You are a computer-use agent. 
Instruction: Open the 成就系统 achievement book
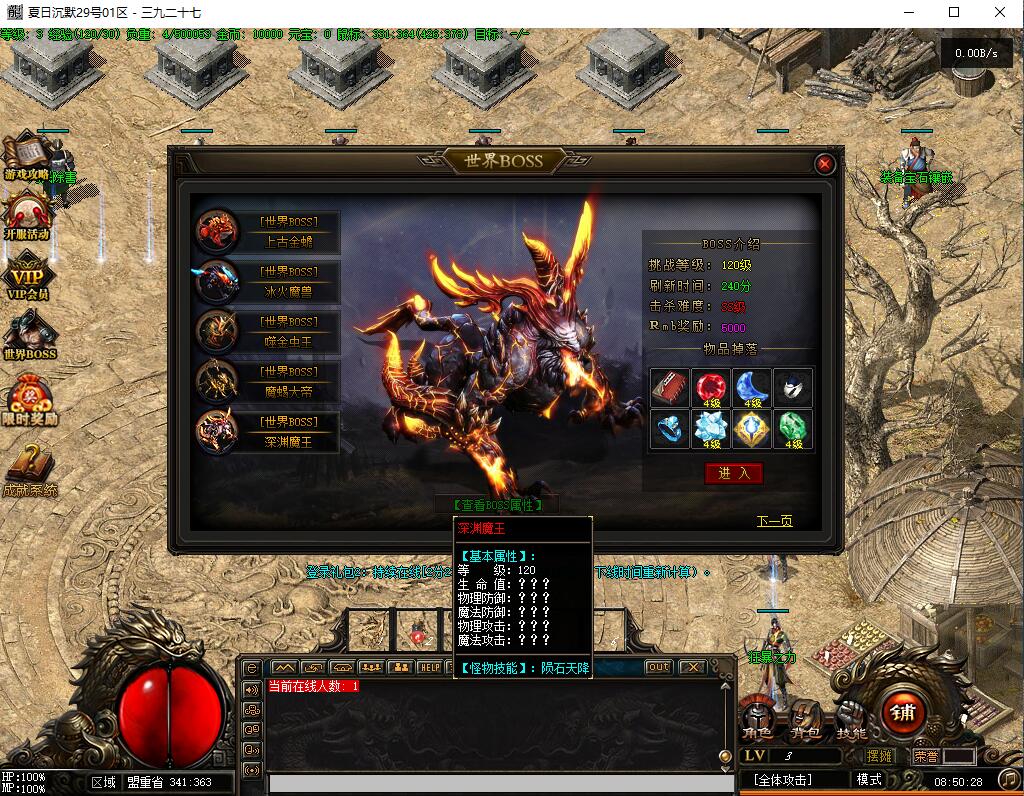pyautogui.click(x=28, y=470)
